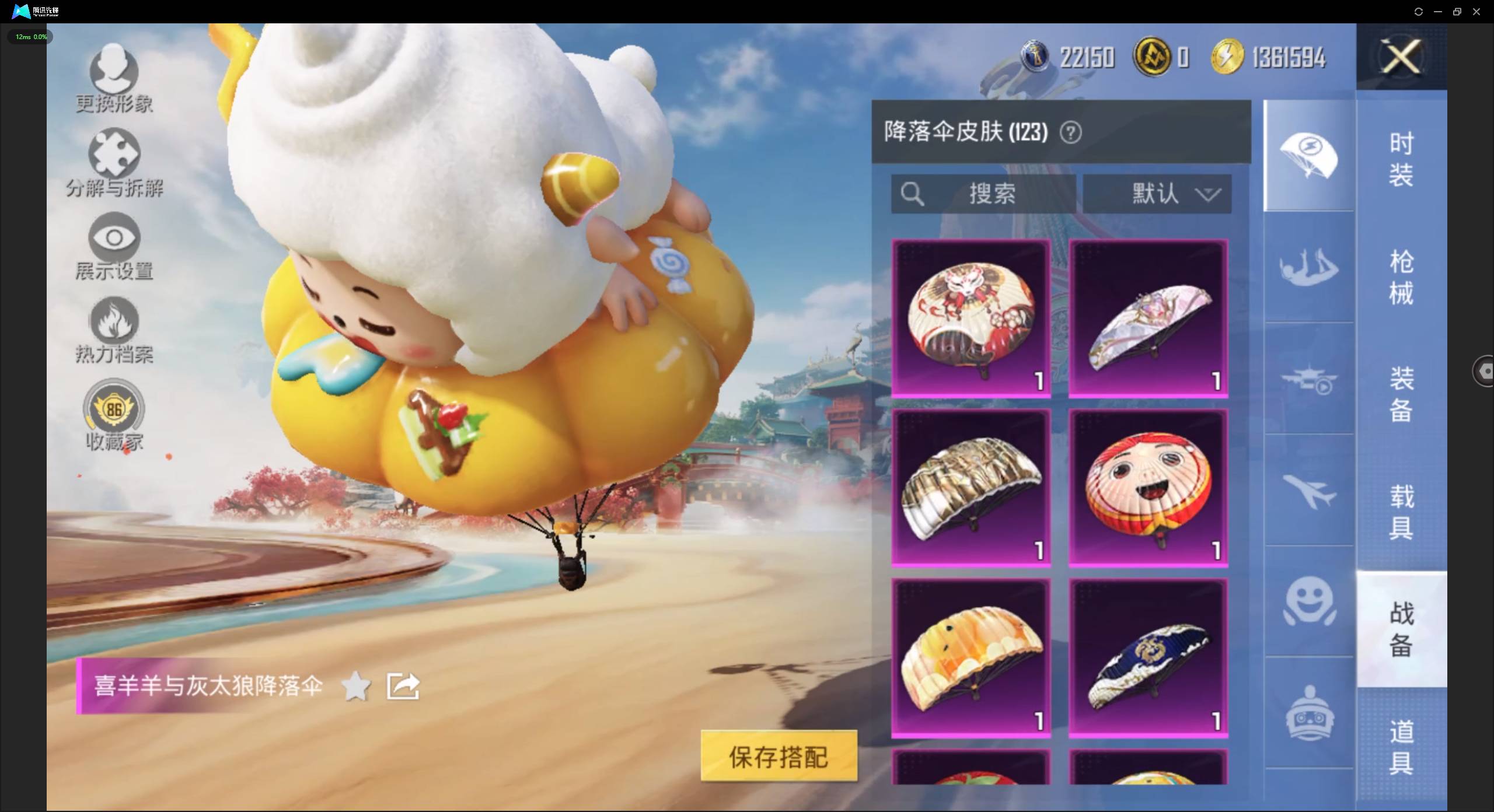Viewport: 1494px width, 812px height.
Task: Select the robot companion category icon
Action: [x=1309, y=716]
